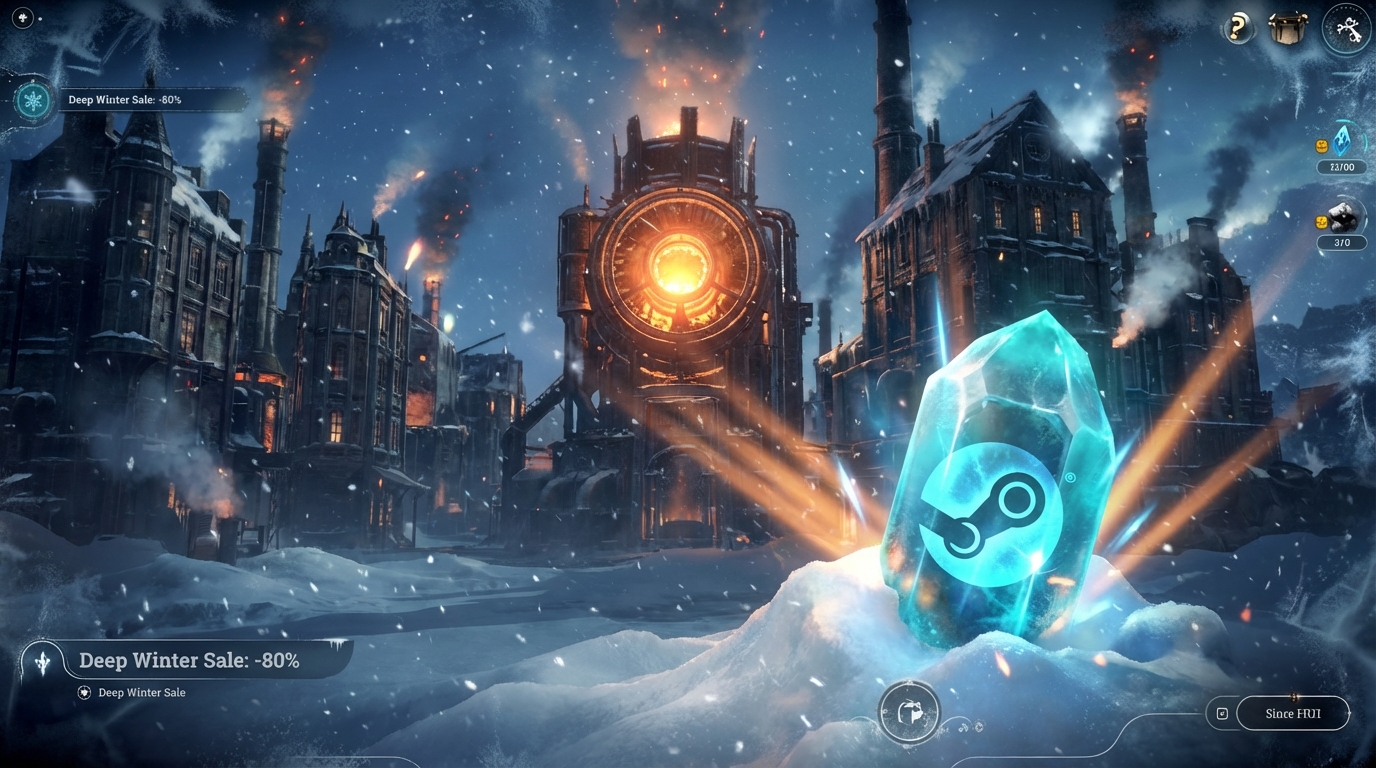
Task: Click the top-left Deep Winter Sale: -80% bar
Action: pyautogui.click(x=148, y=99)
